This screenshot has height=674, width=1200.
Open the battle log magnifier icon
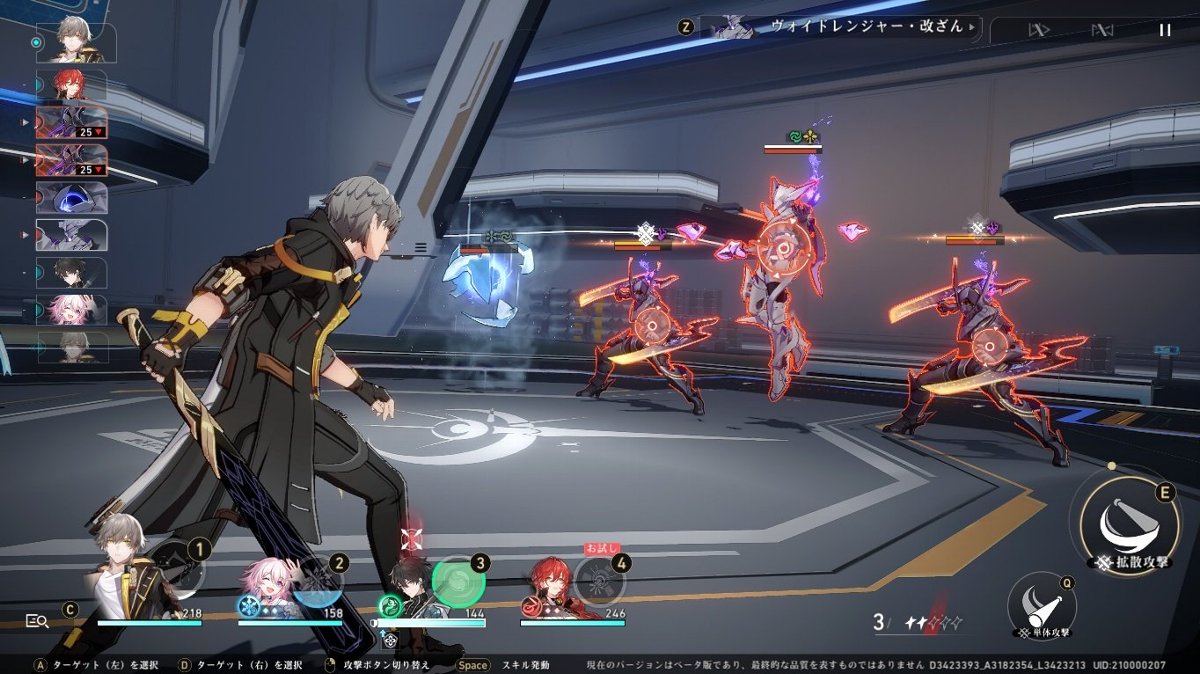click(x=37, y=621)
